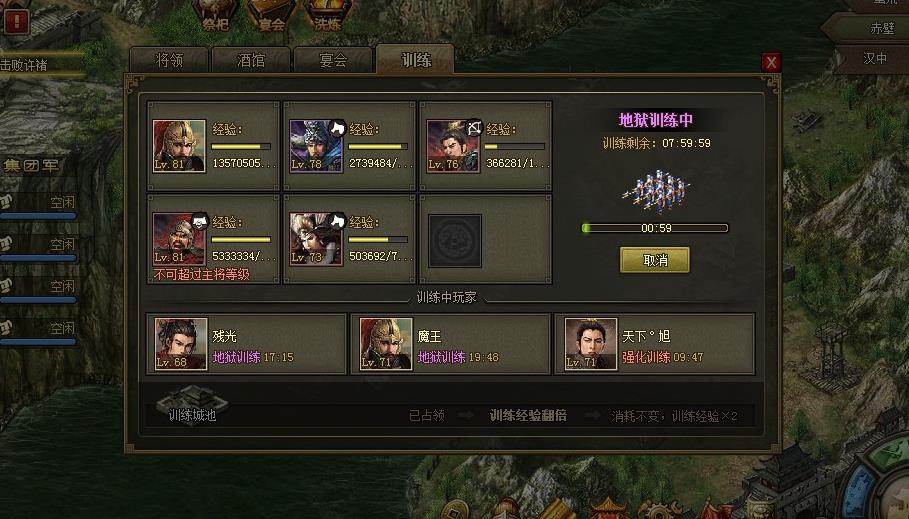The width and height of the screenshot is (909, 519).
Task: Switch to the 将领 tab
Action: [x=170, y=60]
